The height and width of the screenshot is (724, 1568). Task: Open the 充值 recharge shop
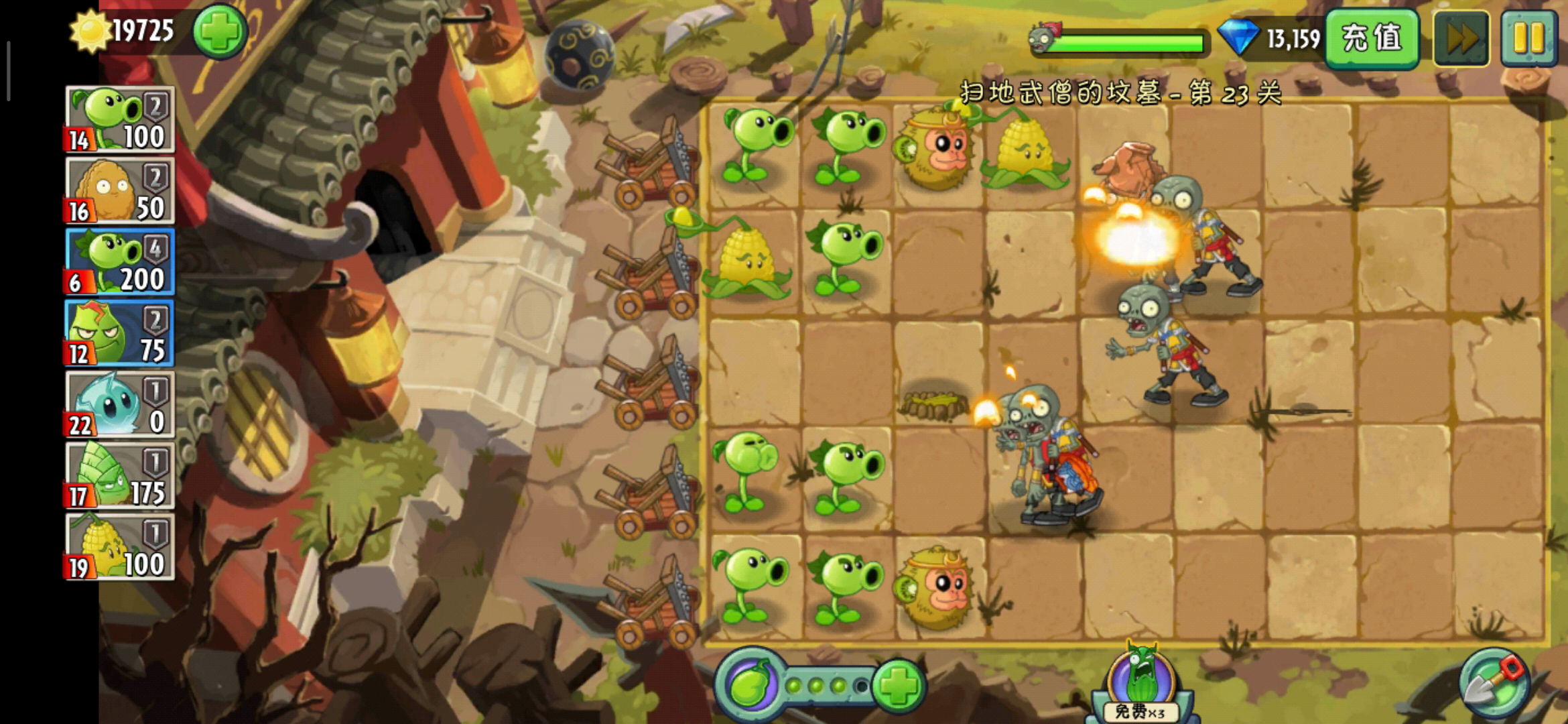pyautogui.click(x=1372, y=38)
